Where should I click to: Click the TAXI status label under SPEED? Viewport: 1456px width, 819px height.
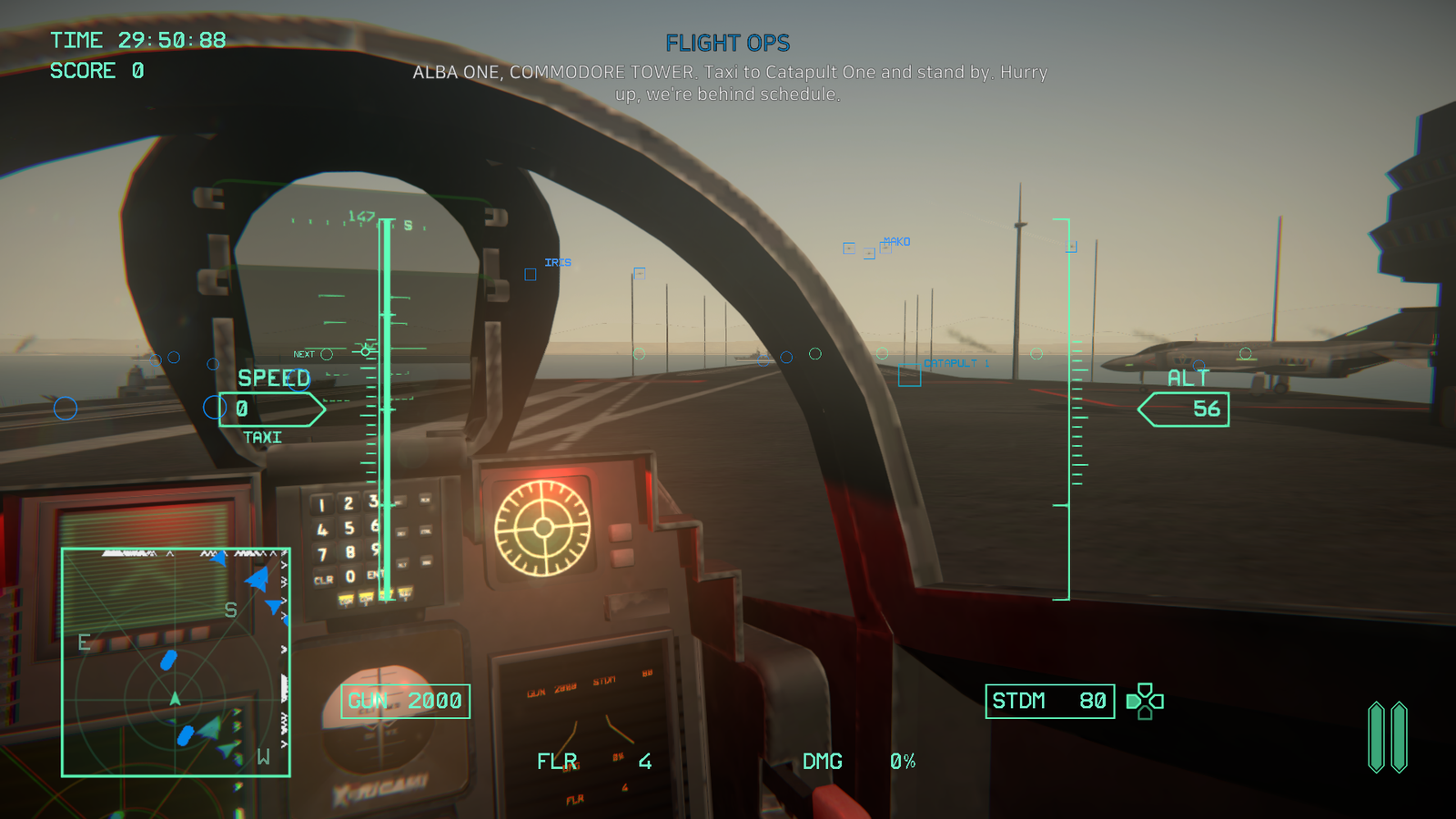(x=262, y=437)
